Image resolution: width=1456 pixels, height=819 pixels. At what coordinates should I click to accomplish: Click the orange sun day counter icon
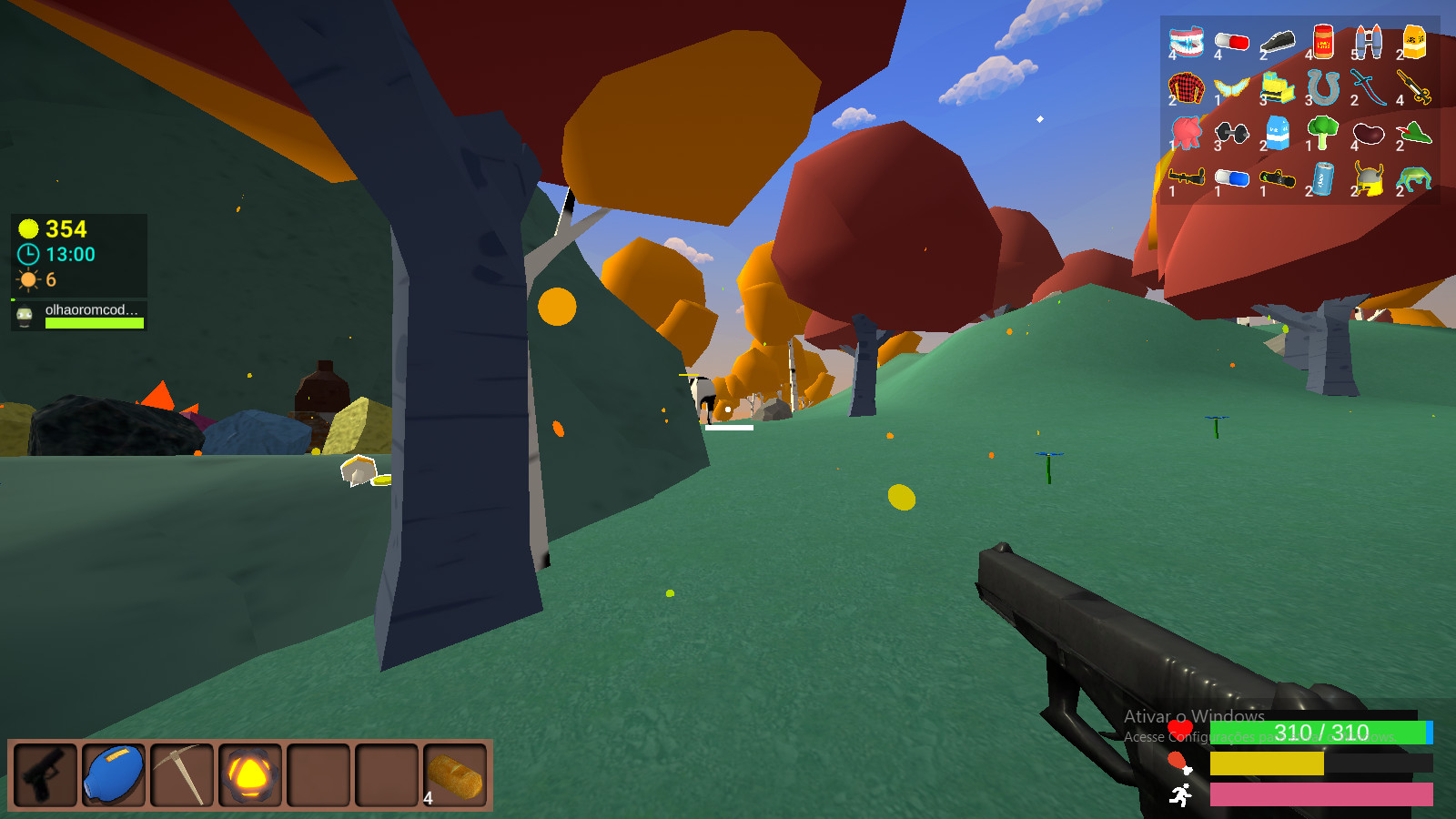27,279
